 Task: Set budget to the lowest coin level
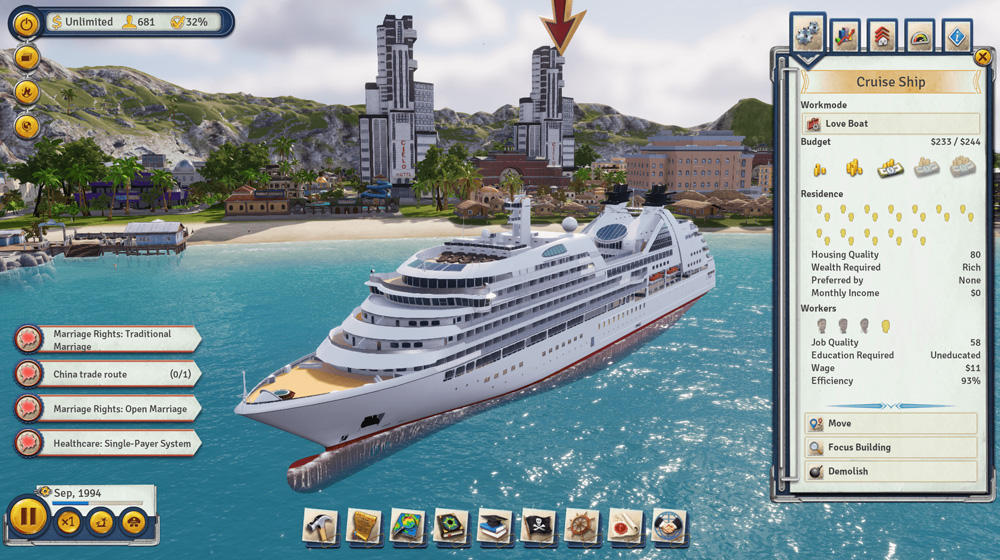pyautogui.click(x=819, y=169)
